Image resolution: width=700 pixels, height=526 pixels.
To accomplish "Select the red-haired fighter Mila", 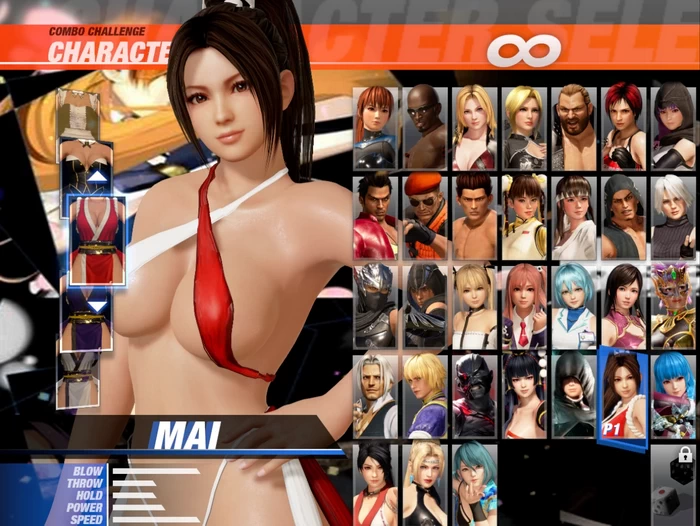I will (x=623, y=127).
